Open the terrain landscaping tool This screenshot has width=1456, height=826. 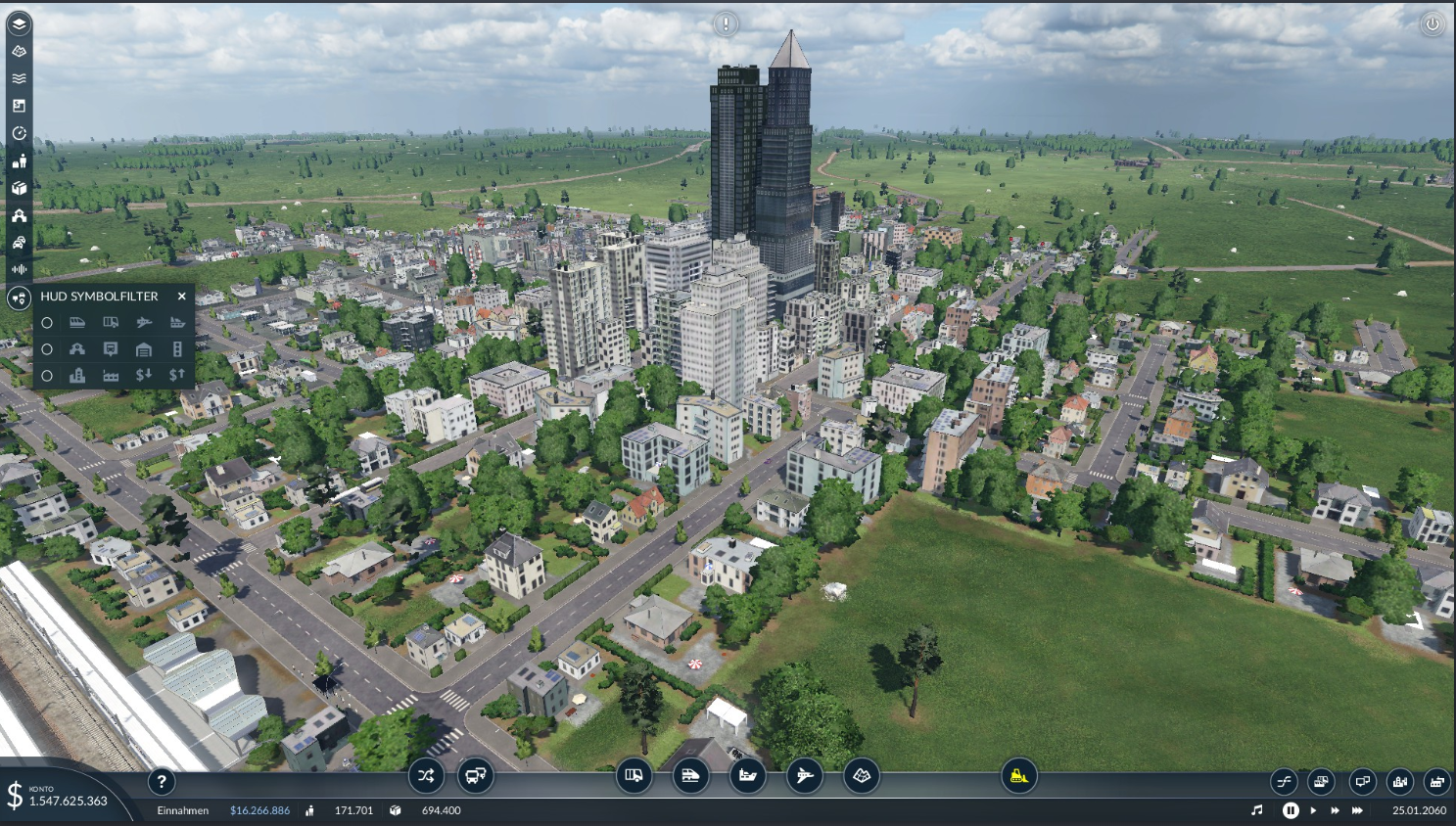point(862,776)
